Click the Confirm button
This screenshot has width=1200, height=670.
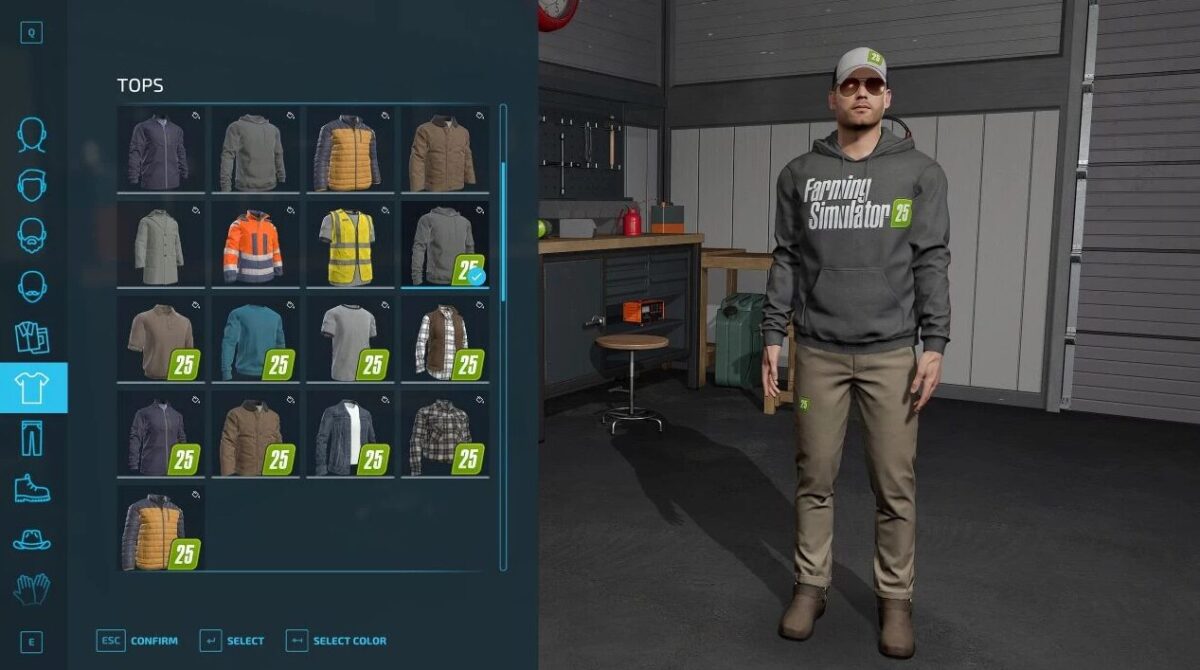click(x=138, y=641)
